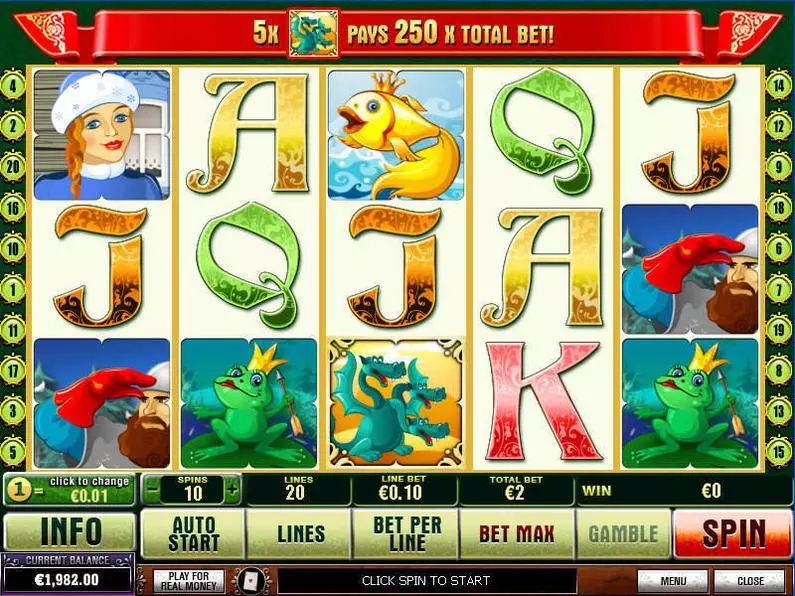Decrease auto spins with minus button
Viewport: 795px width, 596px height.
(151, 490)
